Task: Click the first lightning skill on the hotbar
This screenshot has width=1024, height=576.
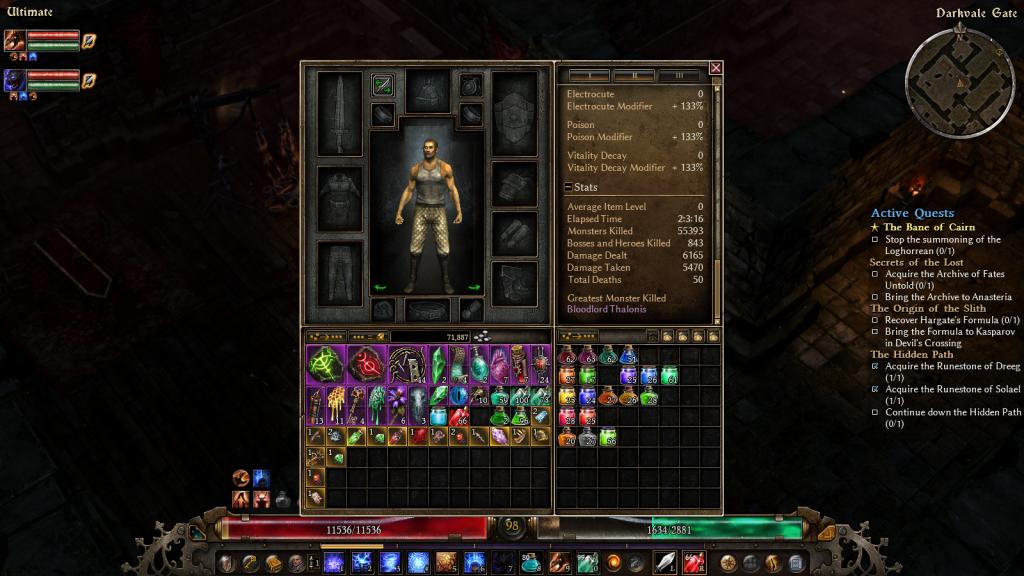Action: 333,563
